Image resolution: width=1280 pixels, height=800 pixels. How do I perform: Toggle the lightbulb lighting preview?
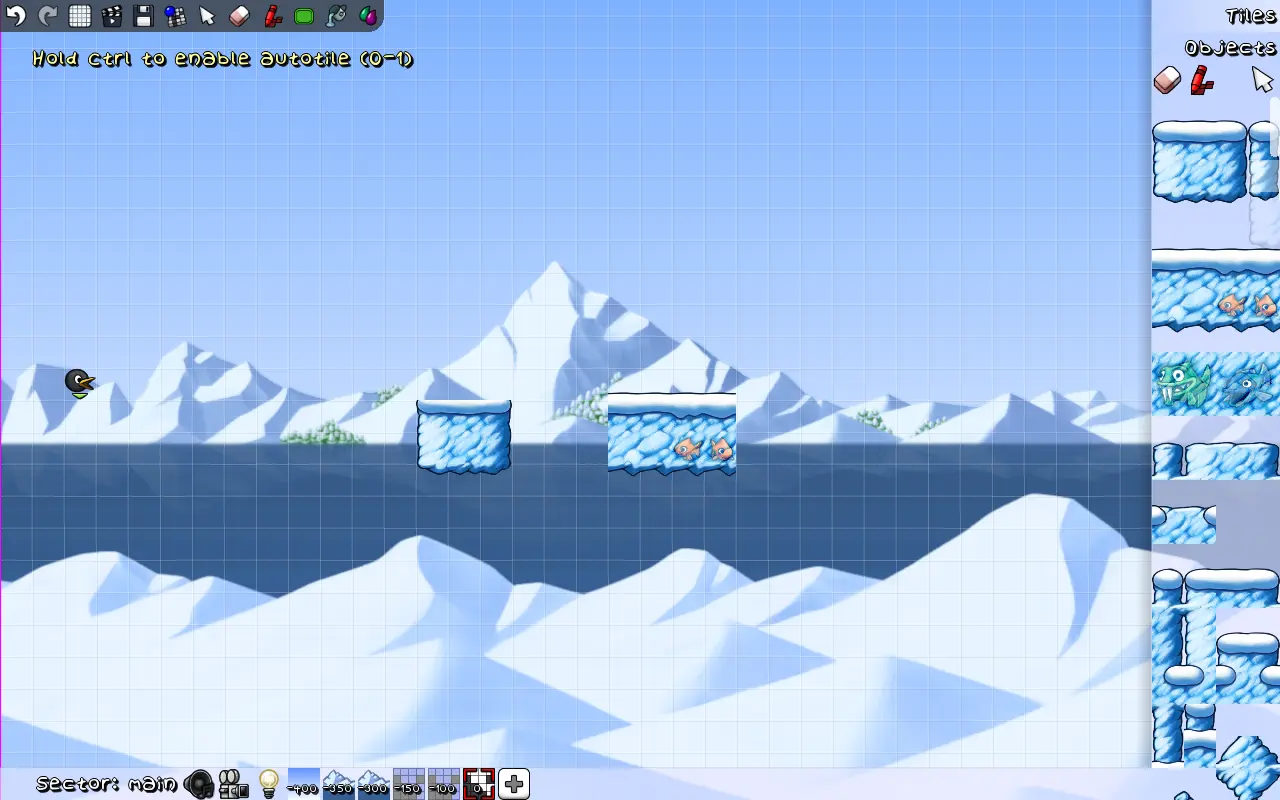coord(271,784)
